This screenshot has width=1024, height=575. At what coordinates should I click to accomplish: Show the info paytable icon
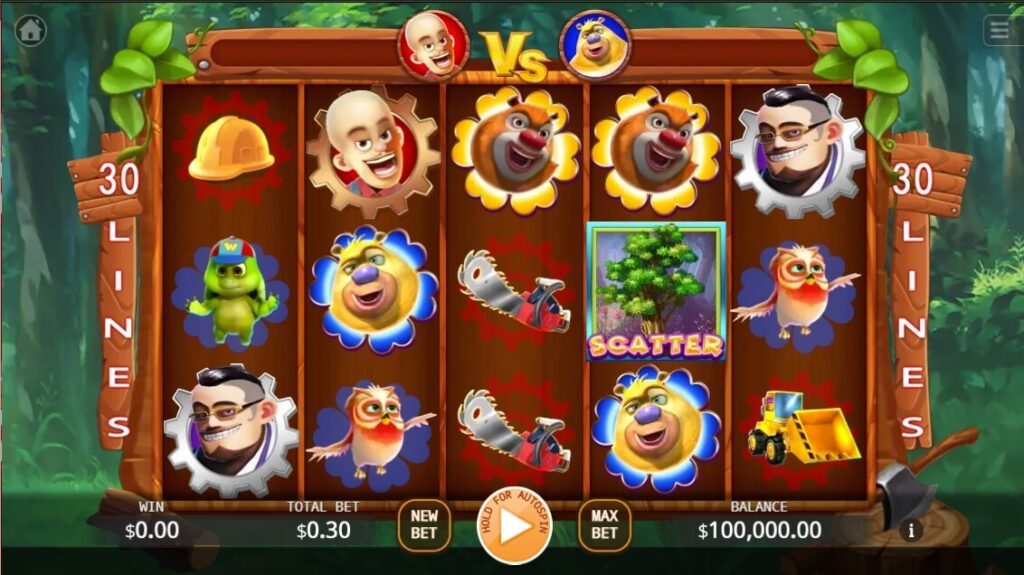(910, 531)
